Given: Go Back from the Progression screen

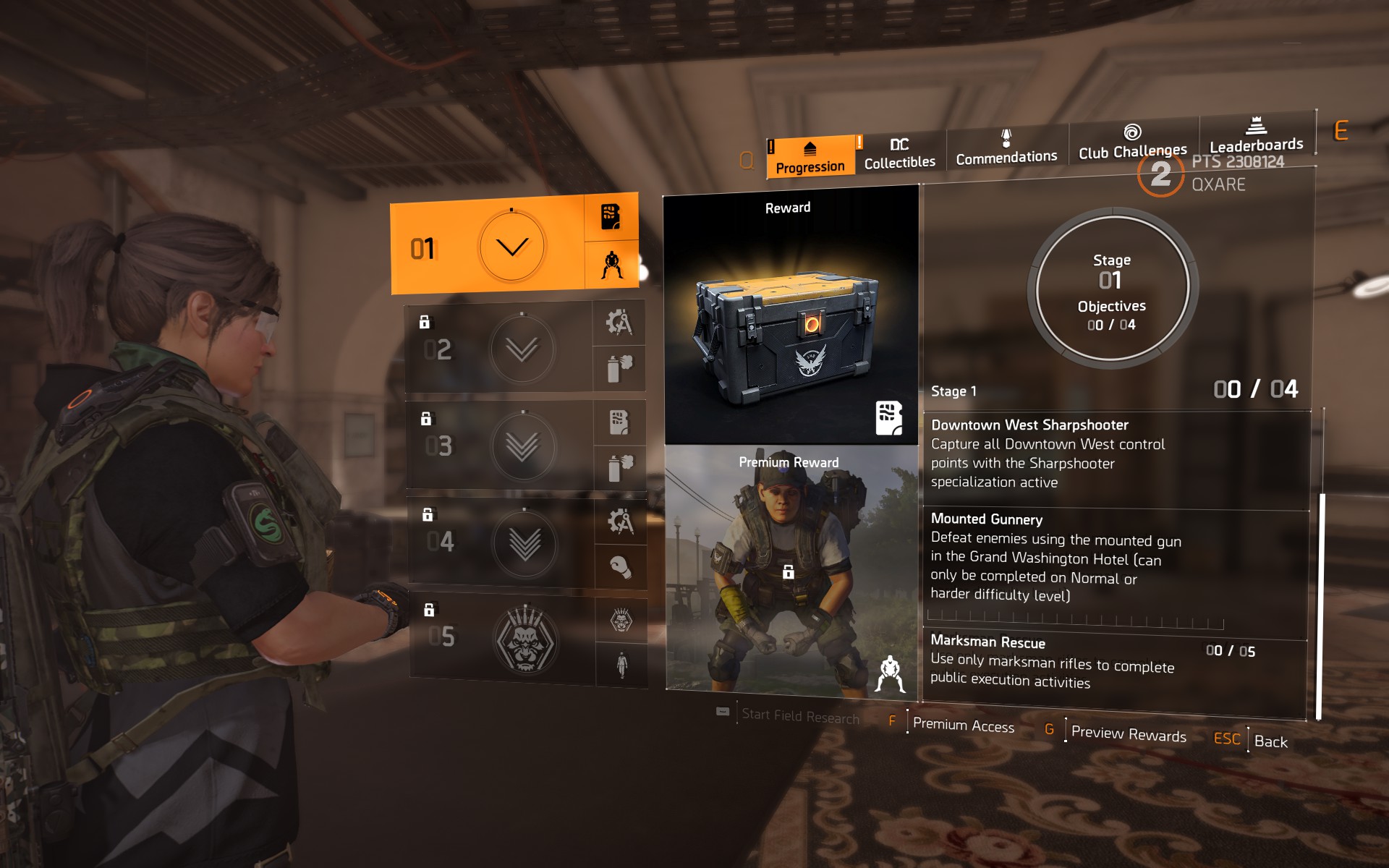Looking at the screenshot, I should click(1270, 741).
